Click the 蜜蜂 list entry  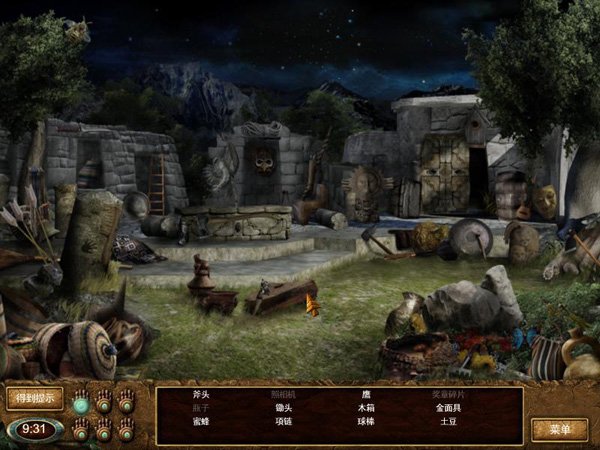click(x=202, y=423)
